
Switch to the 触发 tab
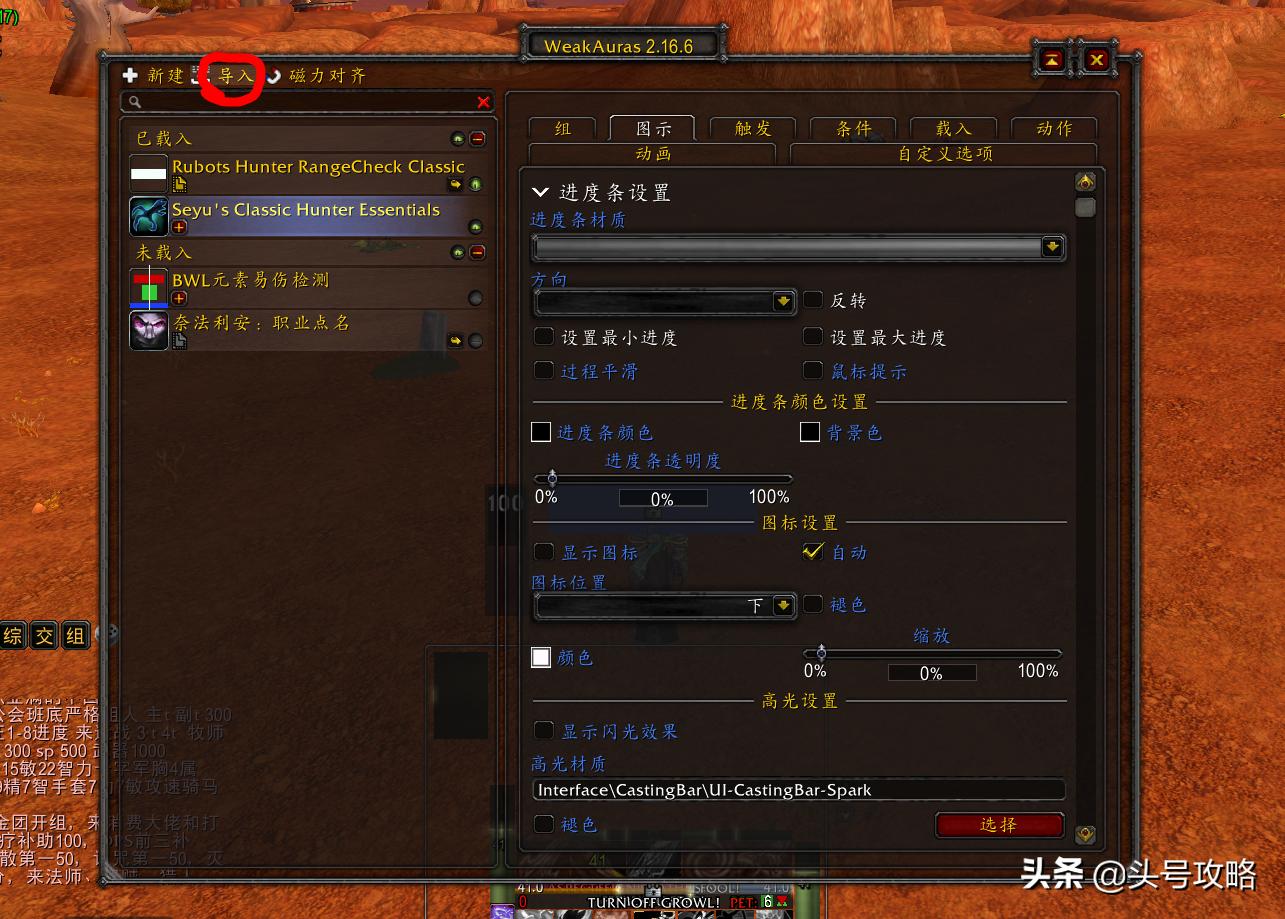point(751,127)
